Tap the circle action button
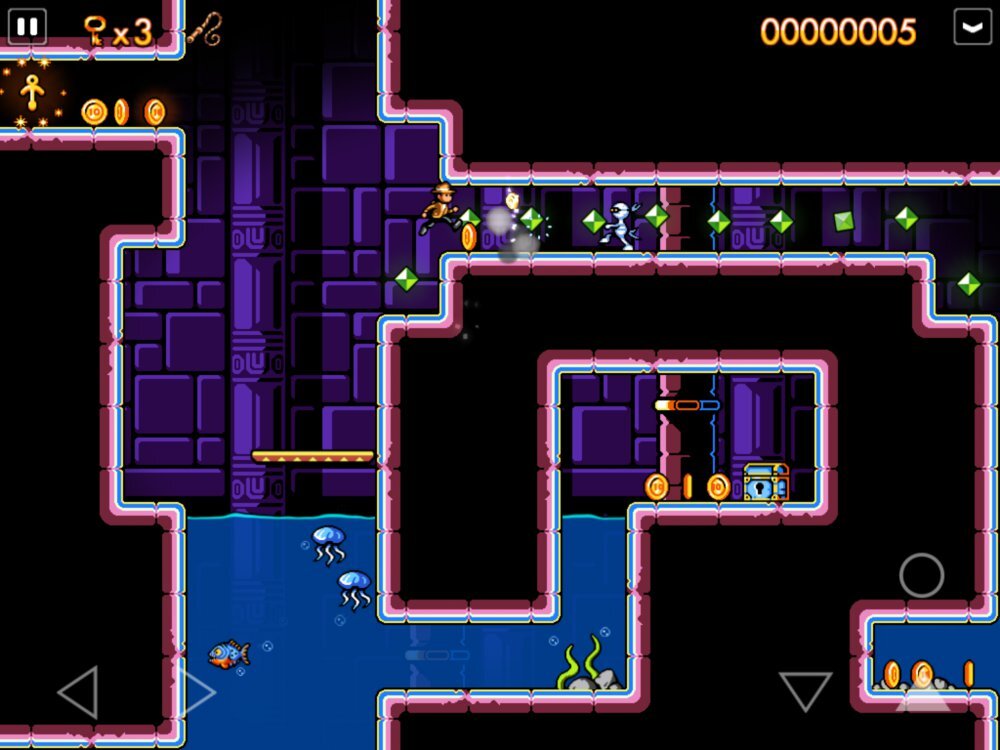Viewport: 1000px width, 750px height. [x=921, y=575]
